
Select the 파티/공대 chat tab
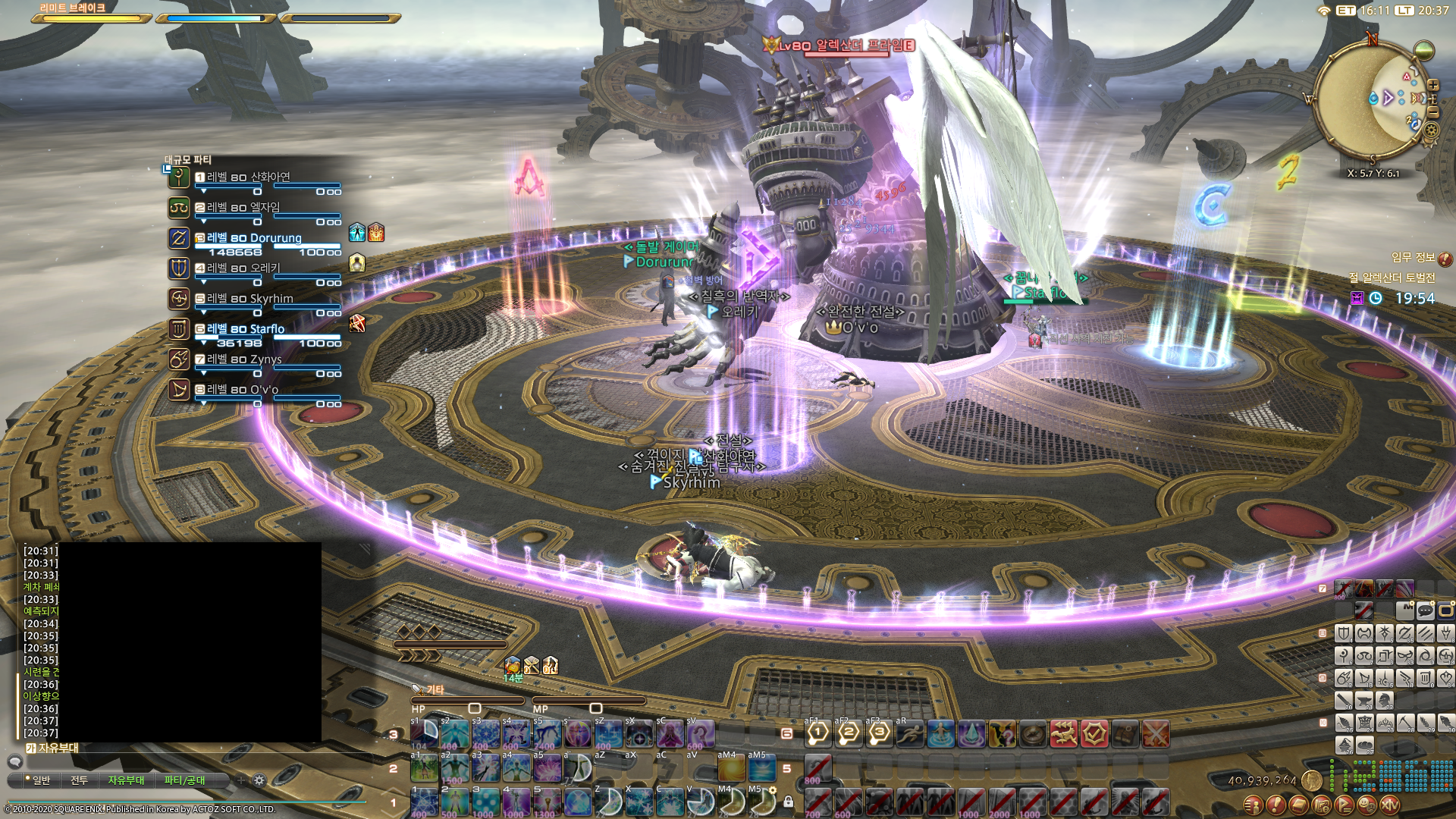click(x=184, y=780)
